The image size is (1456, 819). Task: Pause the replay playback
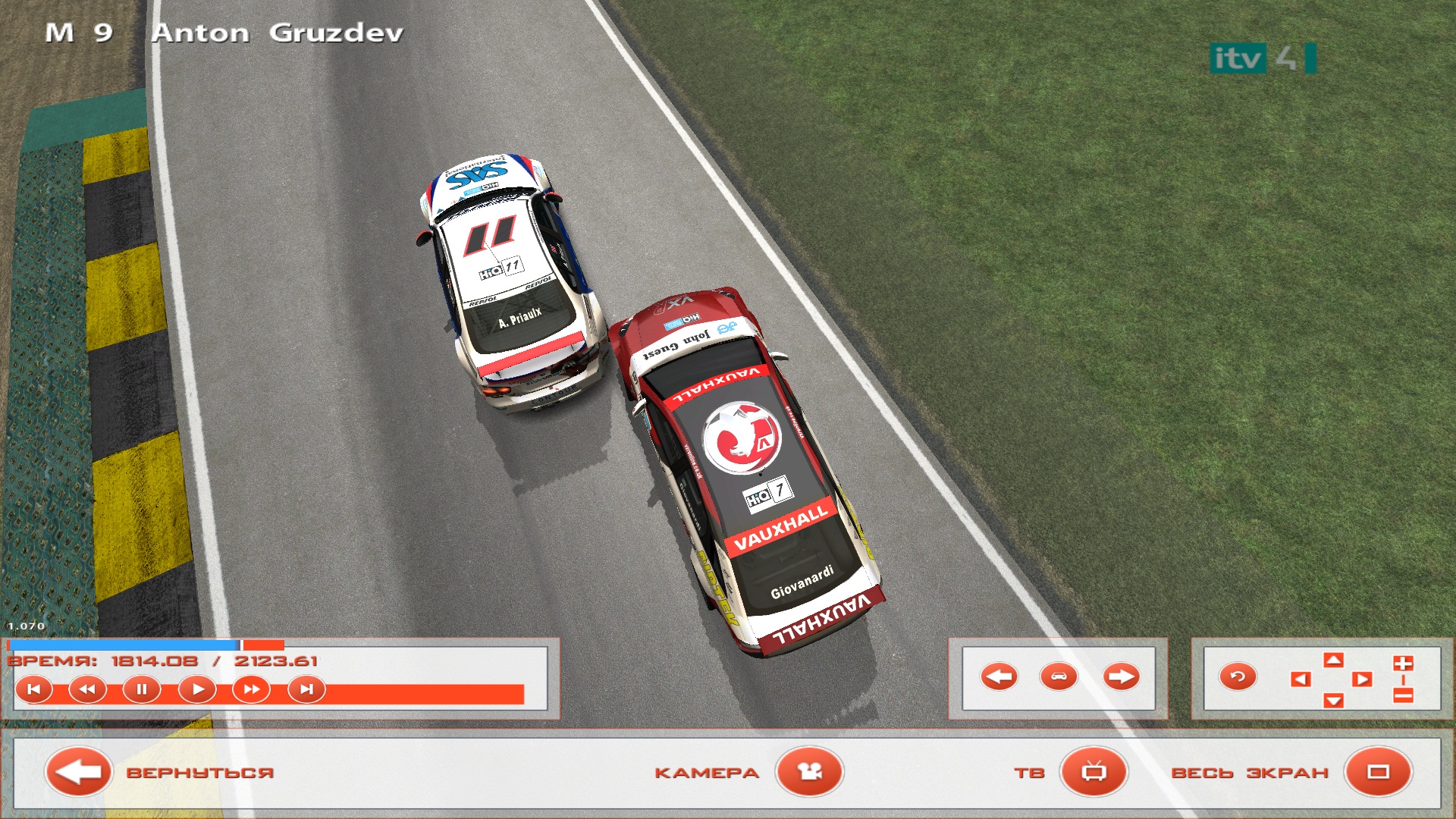tap(142, 690)
